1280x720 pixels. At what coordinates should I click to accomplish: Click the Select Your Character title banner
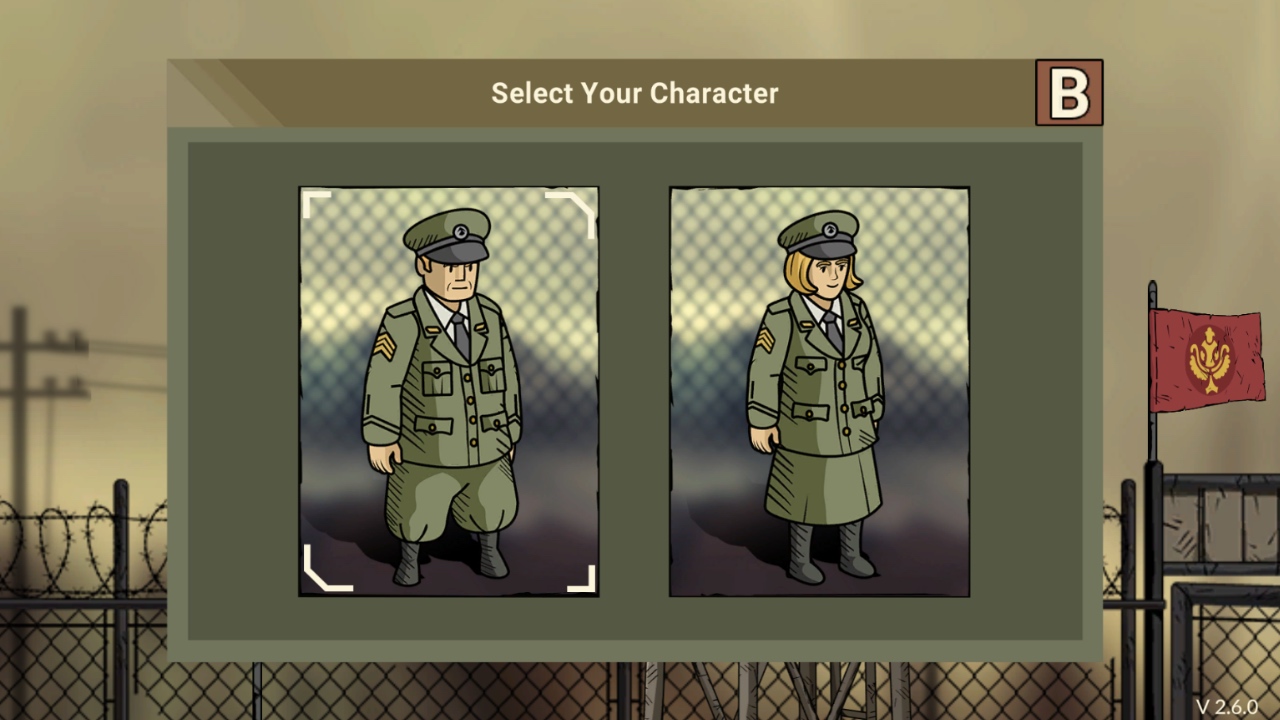[x=634, y=93]
